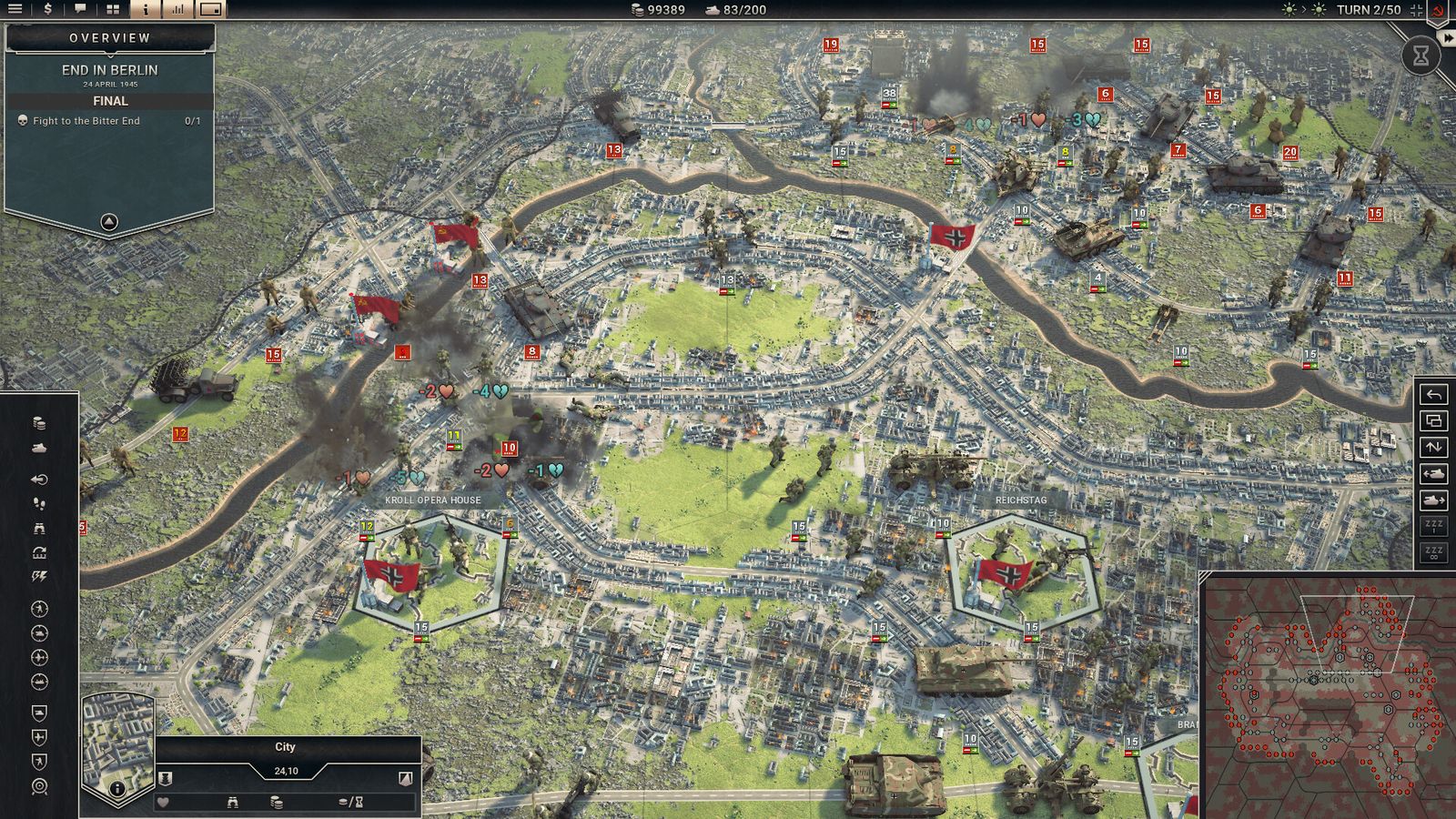Open unit purchase with the dollar icon

coord(48,9)
